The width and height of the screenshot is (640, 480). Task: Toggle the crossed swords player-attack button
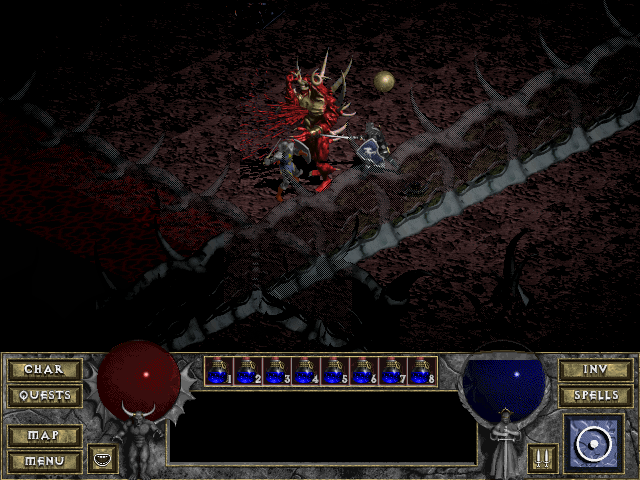click(543, 459)
